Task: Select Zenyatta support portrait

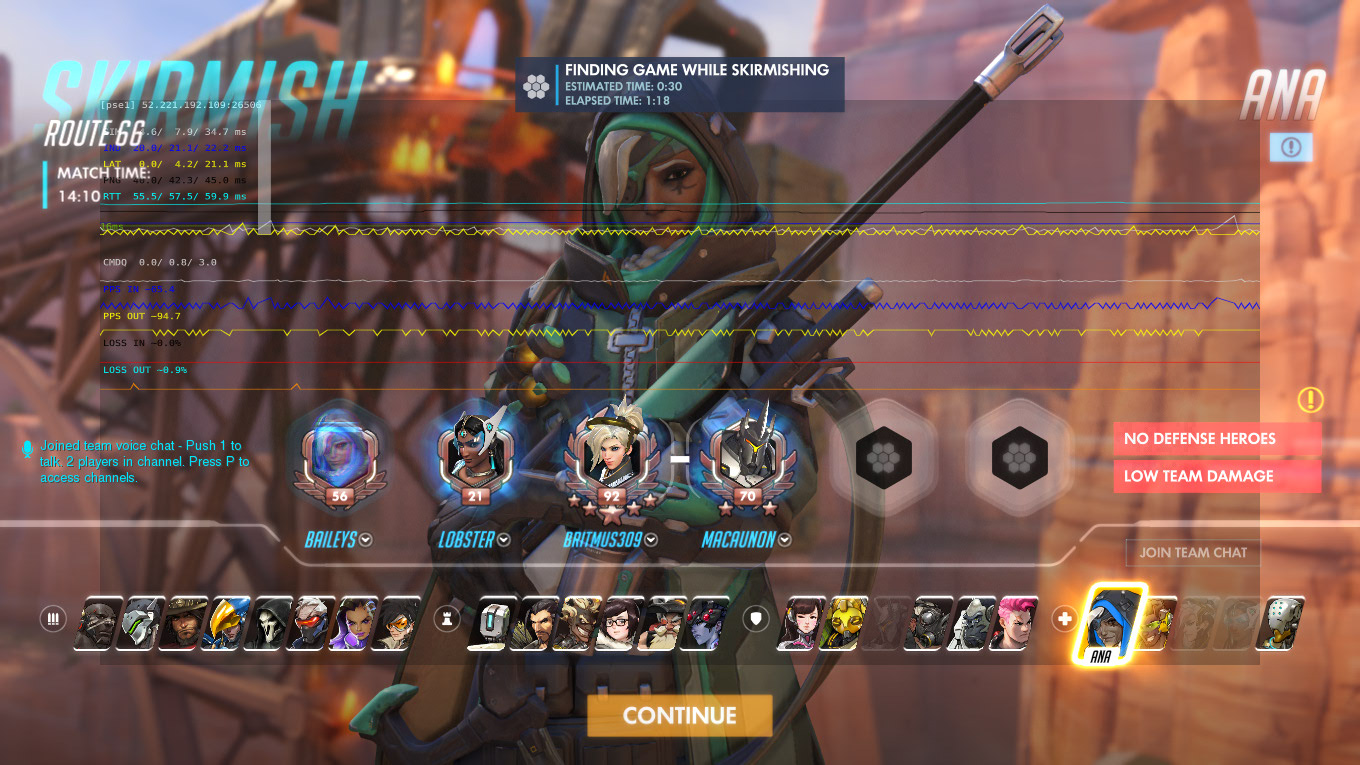Action: coord(1284,622)
